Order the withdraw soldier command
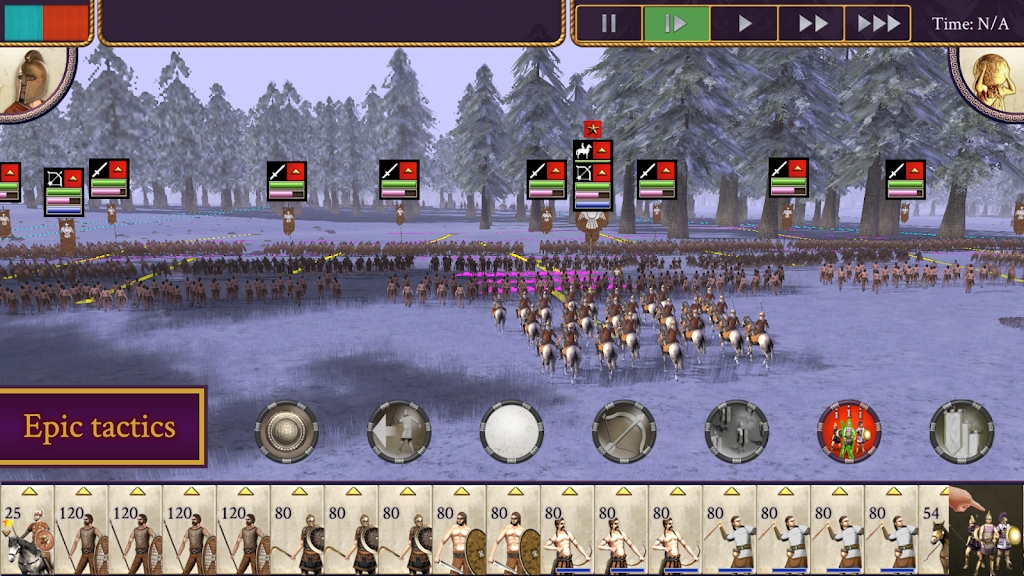The height and width of the screenshot is (576, 1024). pos(399,431)
